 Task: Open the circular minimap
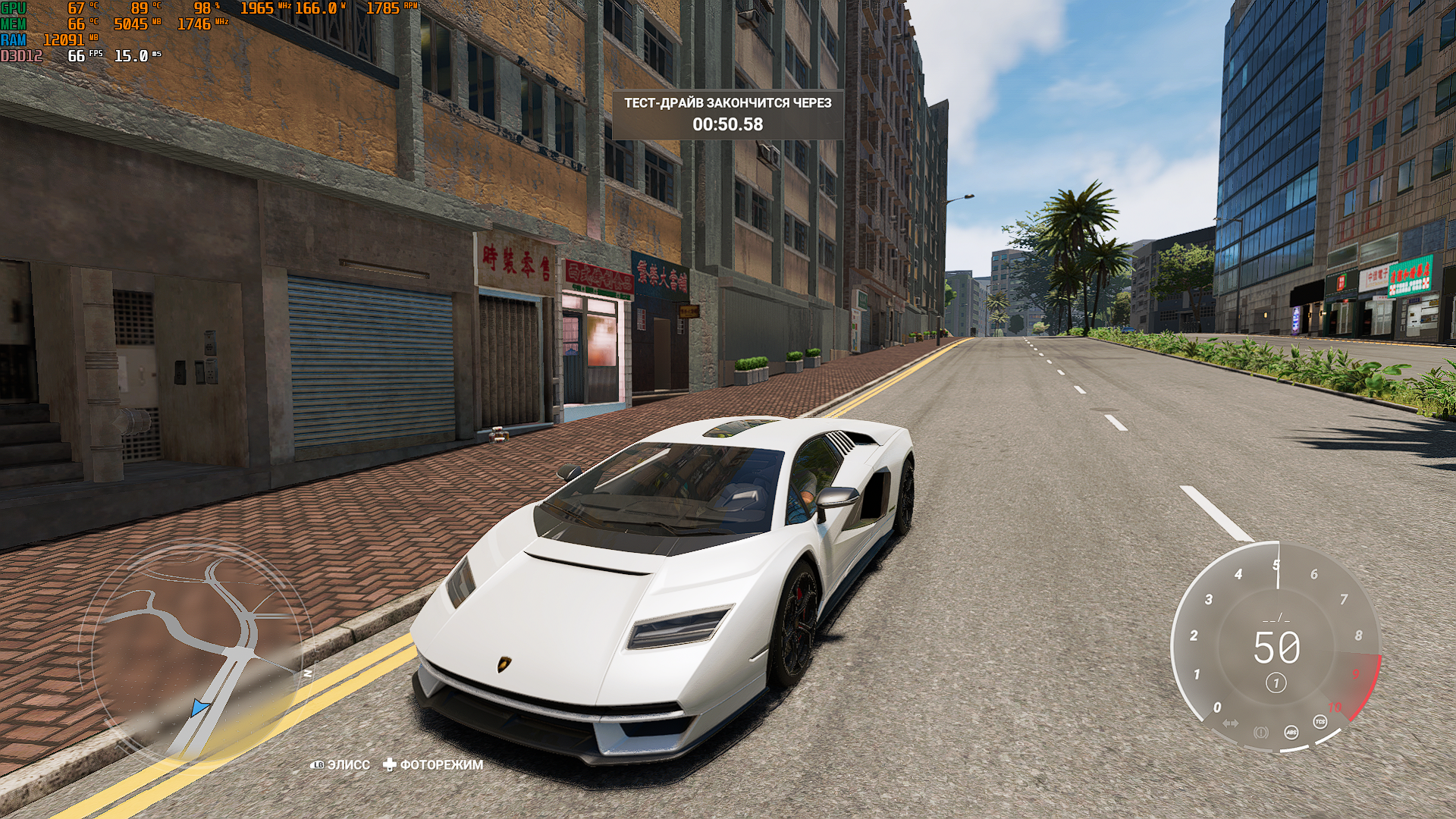[x=199, y=651]
